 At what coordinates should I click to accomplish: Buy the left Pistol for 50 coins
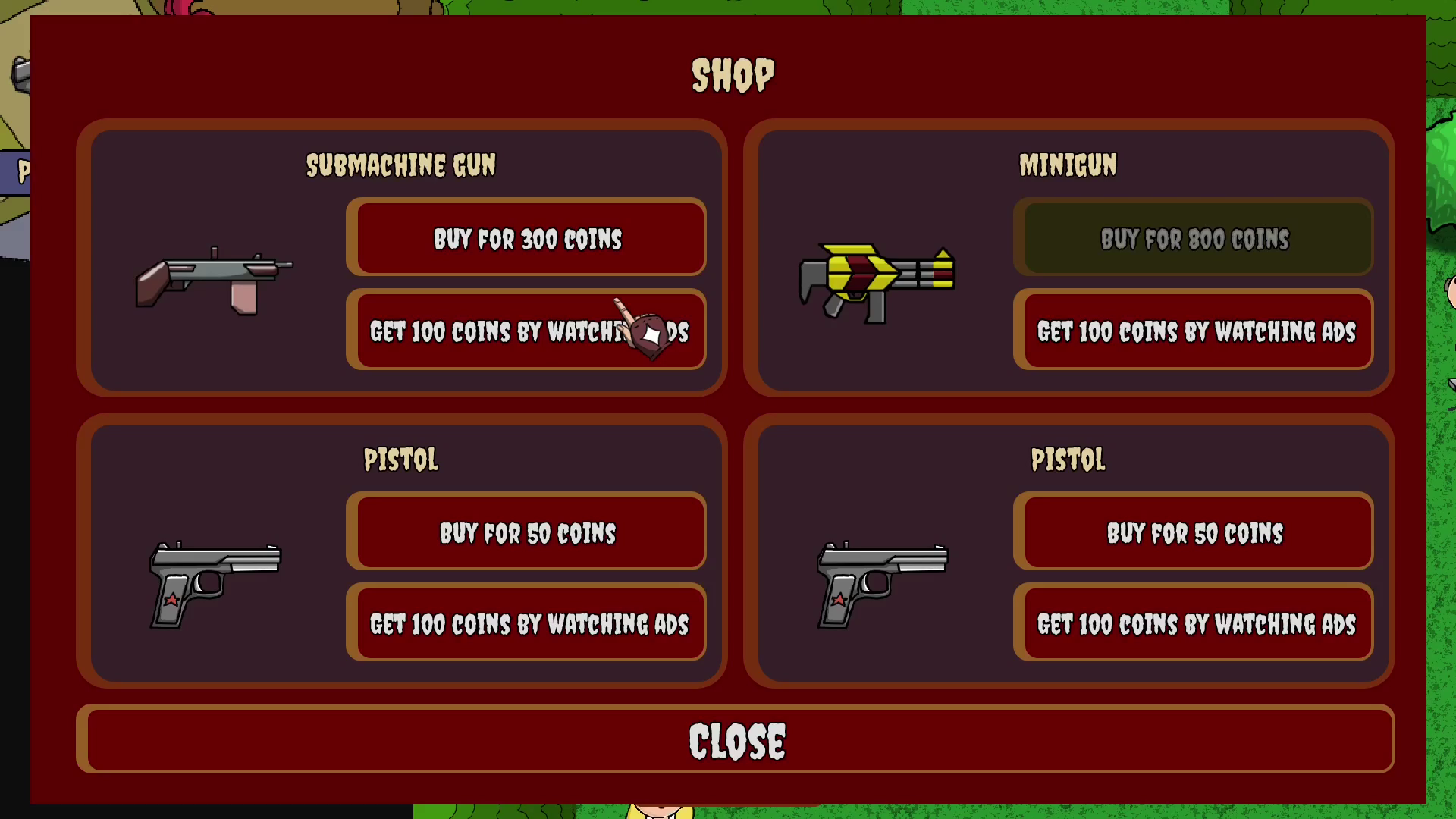pyautogui.click(x=528, y=532)
